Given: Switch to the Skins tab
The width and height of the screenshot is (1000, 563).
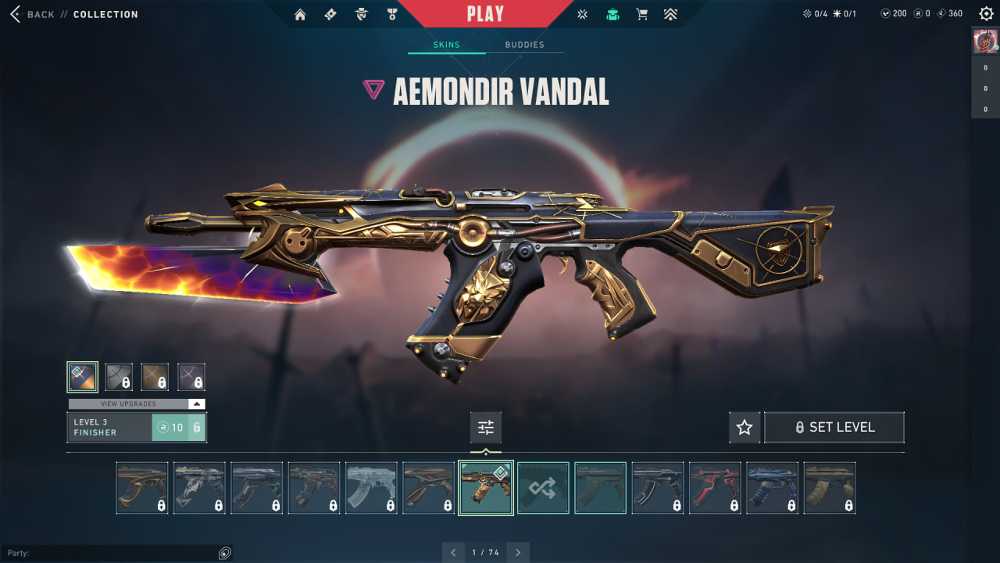Looking at the screenshot, I should coord(446,45).
